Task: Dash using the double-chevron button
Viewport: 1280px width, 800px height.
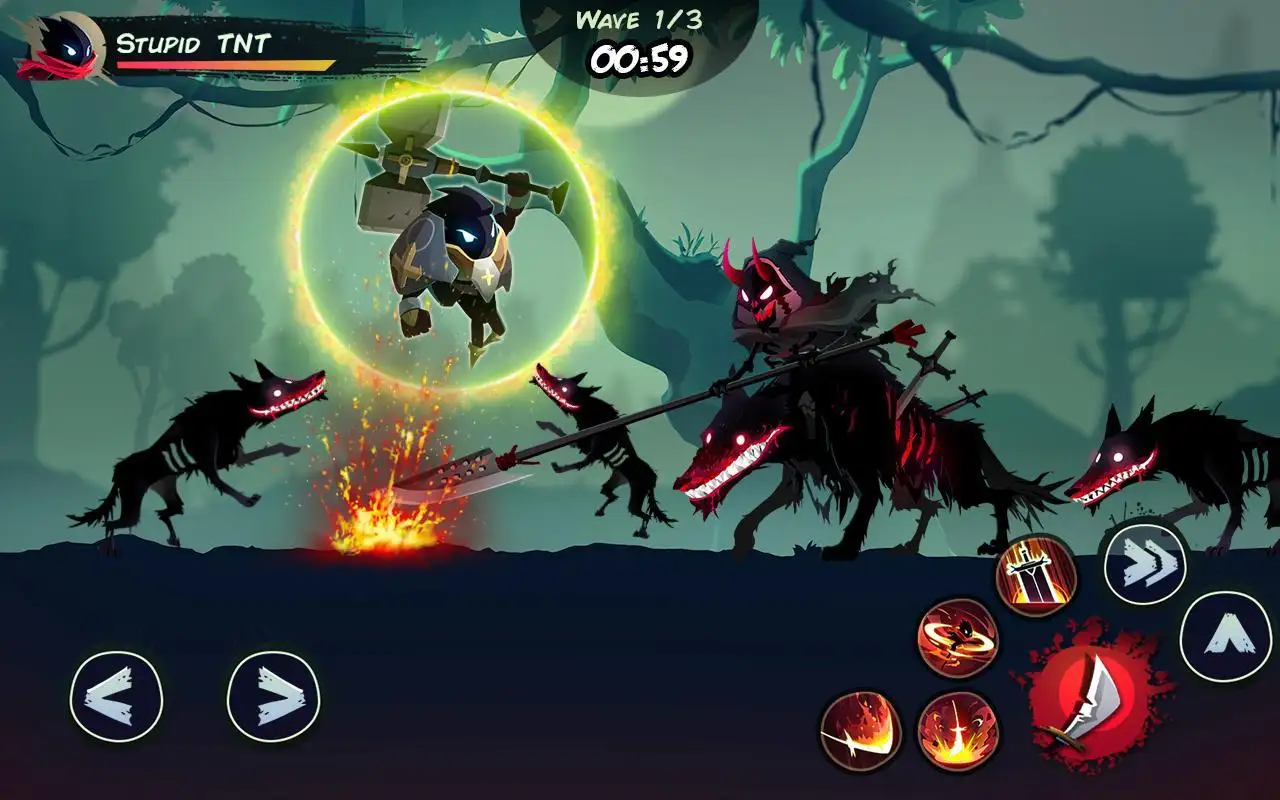Action: click(1145, 565)
